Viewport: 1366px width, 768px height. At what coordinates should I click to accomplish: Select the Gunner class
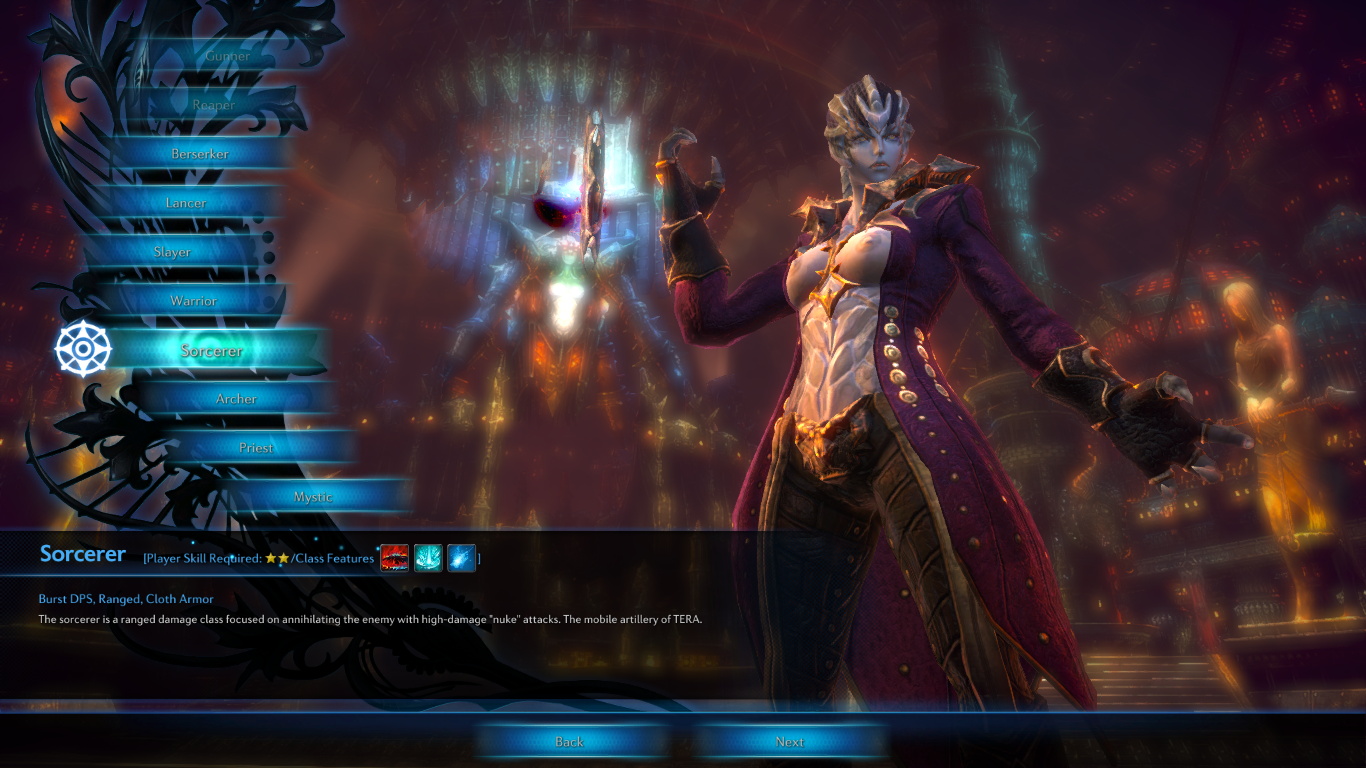tap(227, 57)
